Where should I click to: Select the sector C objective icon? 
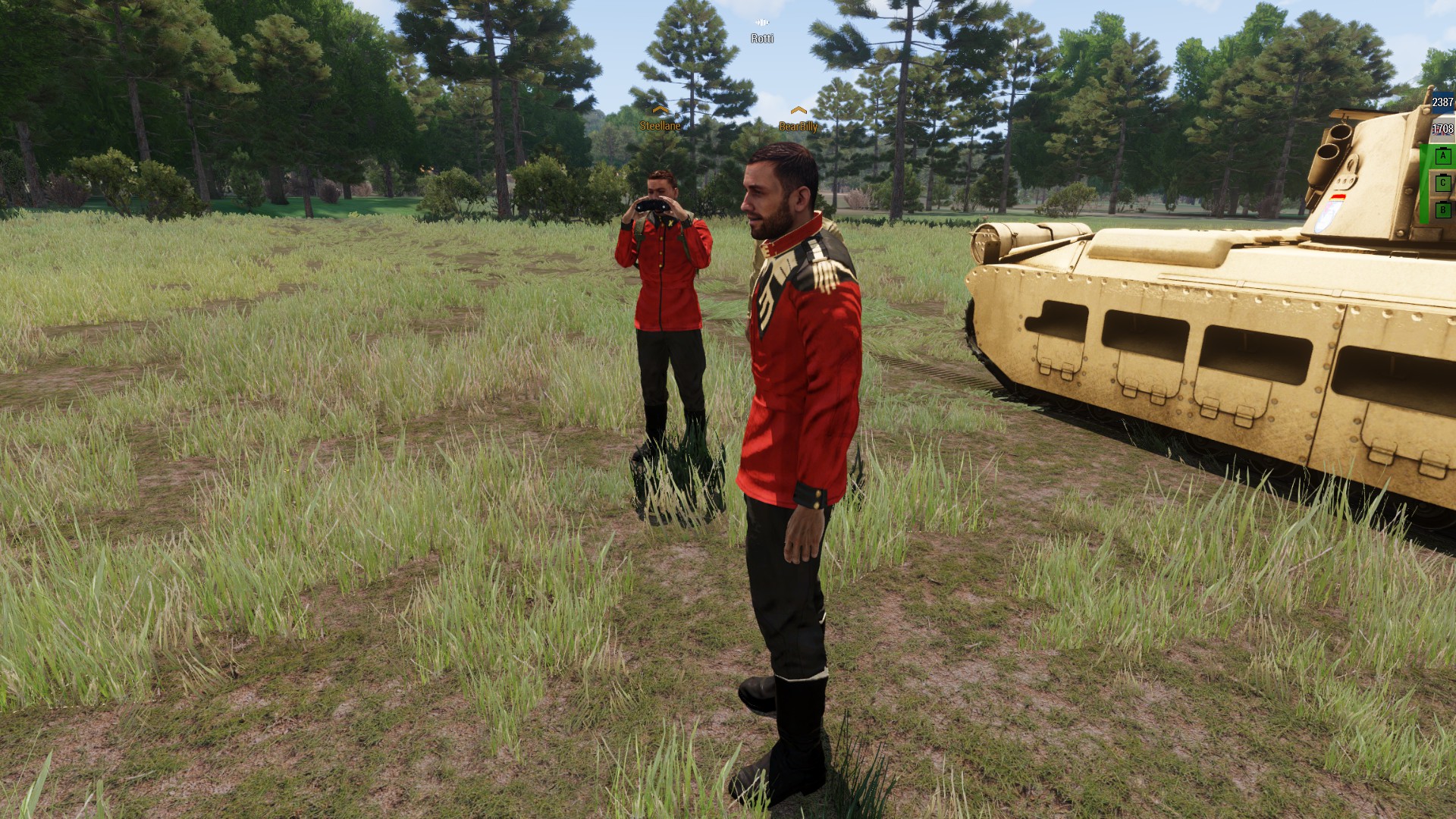point(1443,183)
